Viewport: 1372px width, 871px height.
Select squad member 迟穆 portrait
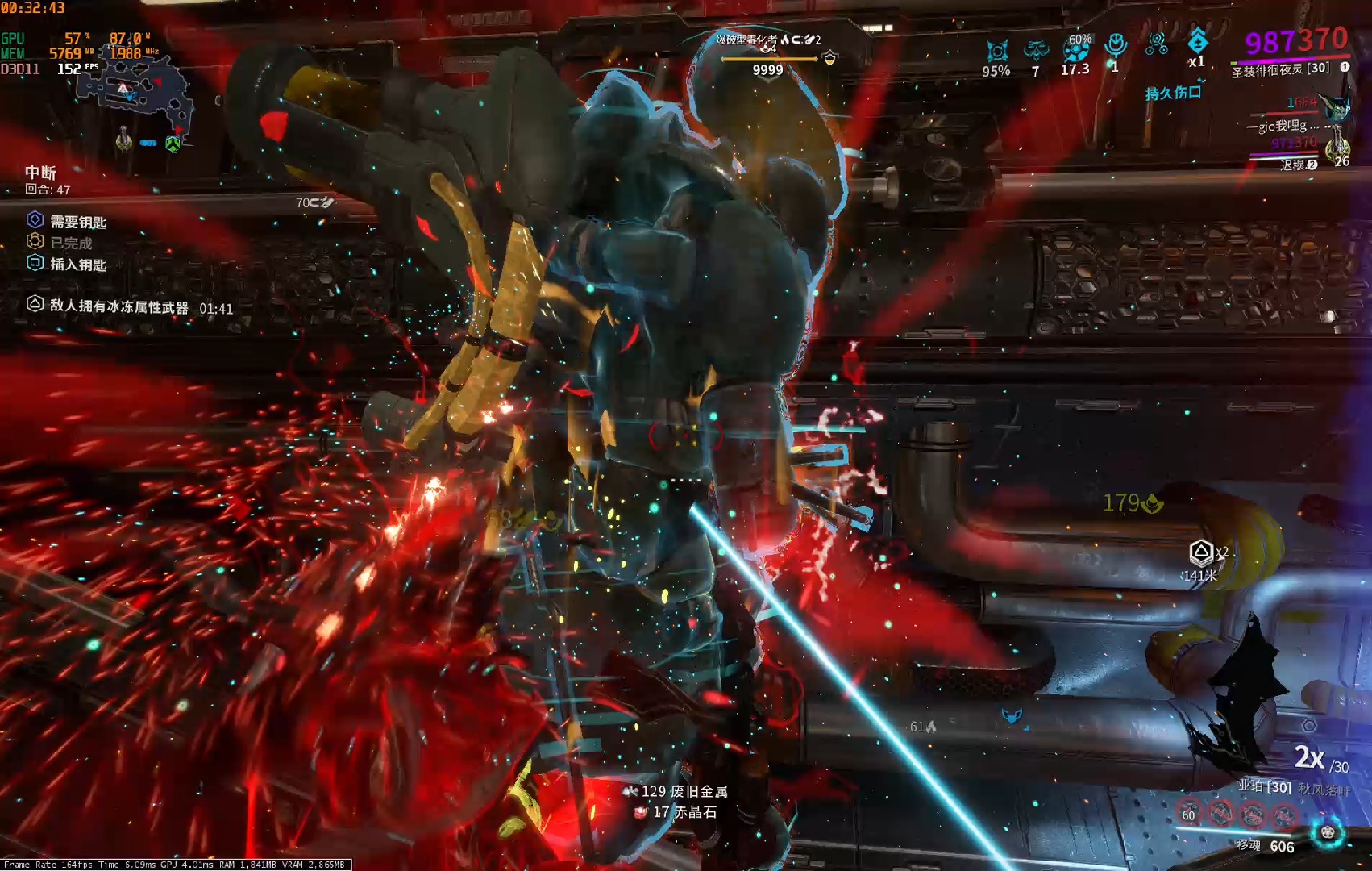coord(1337,150)
